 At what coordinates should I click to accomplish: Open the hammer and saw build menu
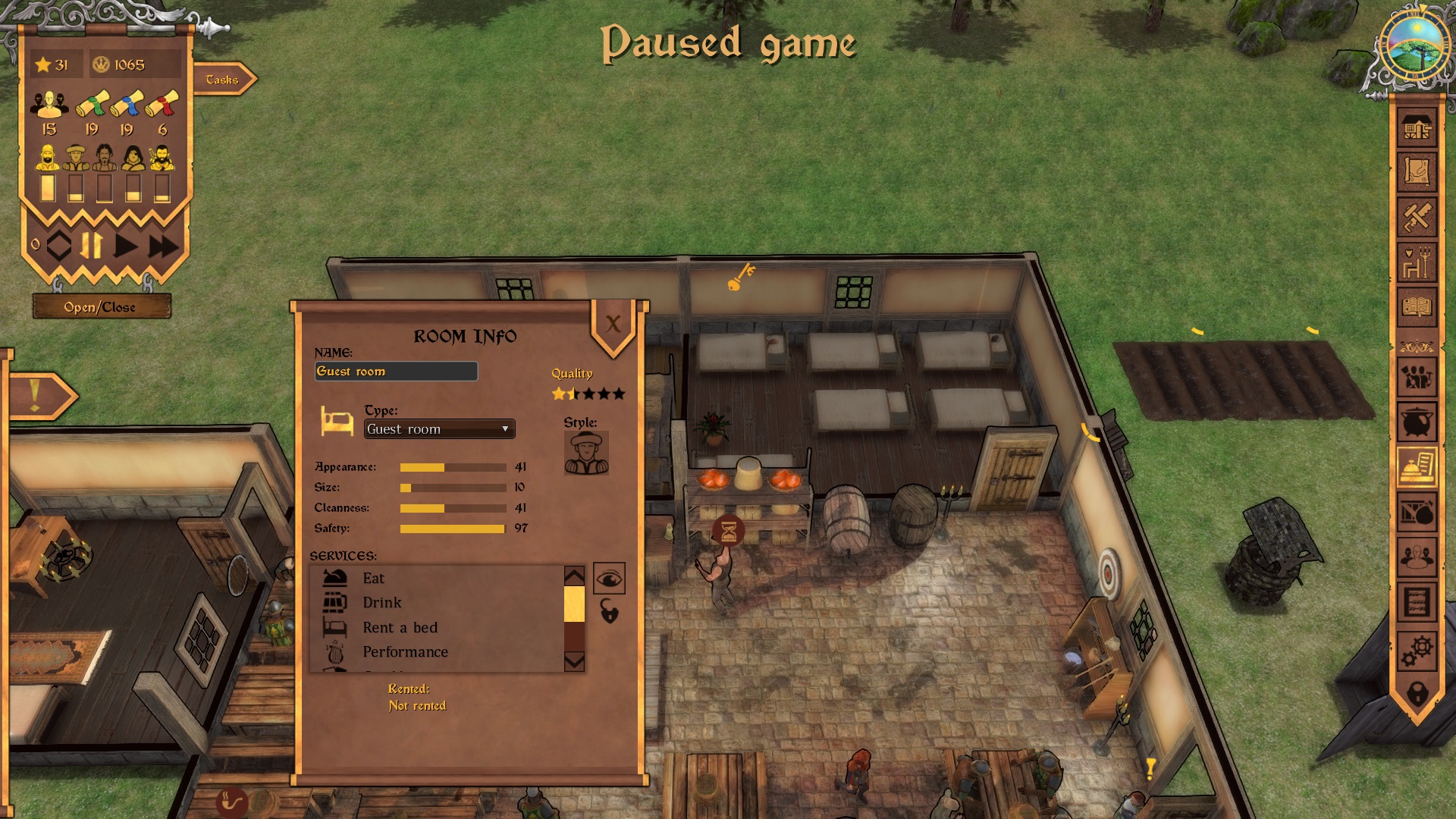coord(1417,218)
